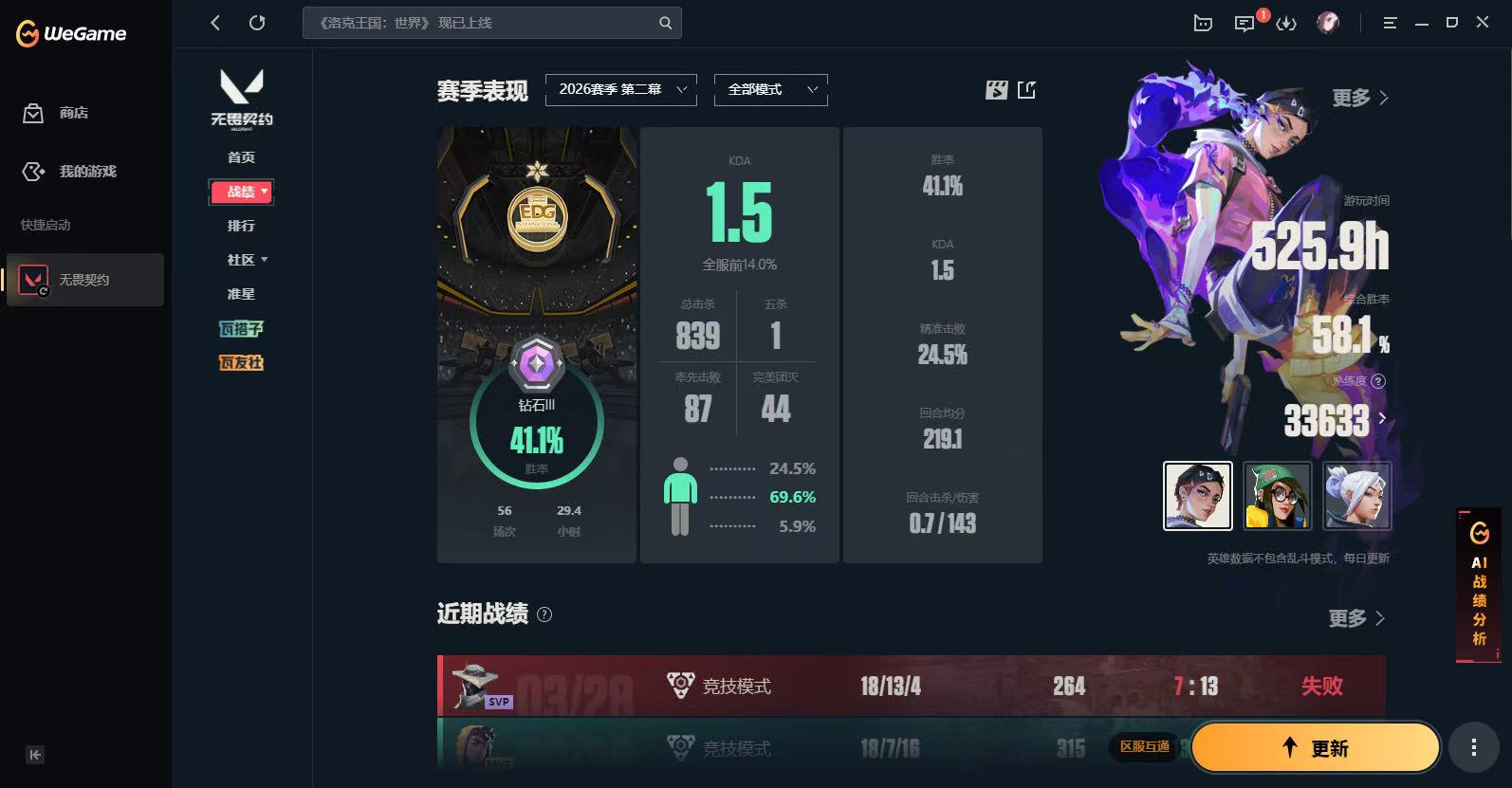Select the first agent portrait thumbnail
1512x788 pixels.
pos(1197,496)
